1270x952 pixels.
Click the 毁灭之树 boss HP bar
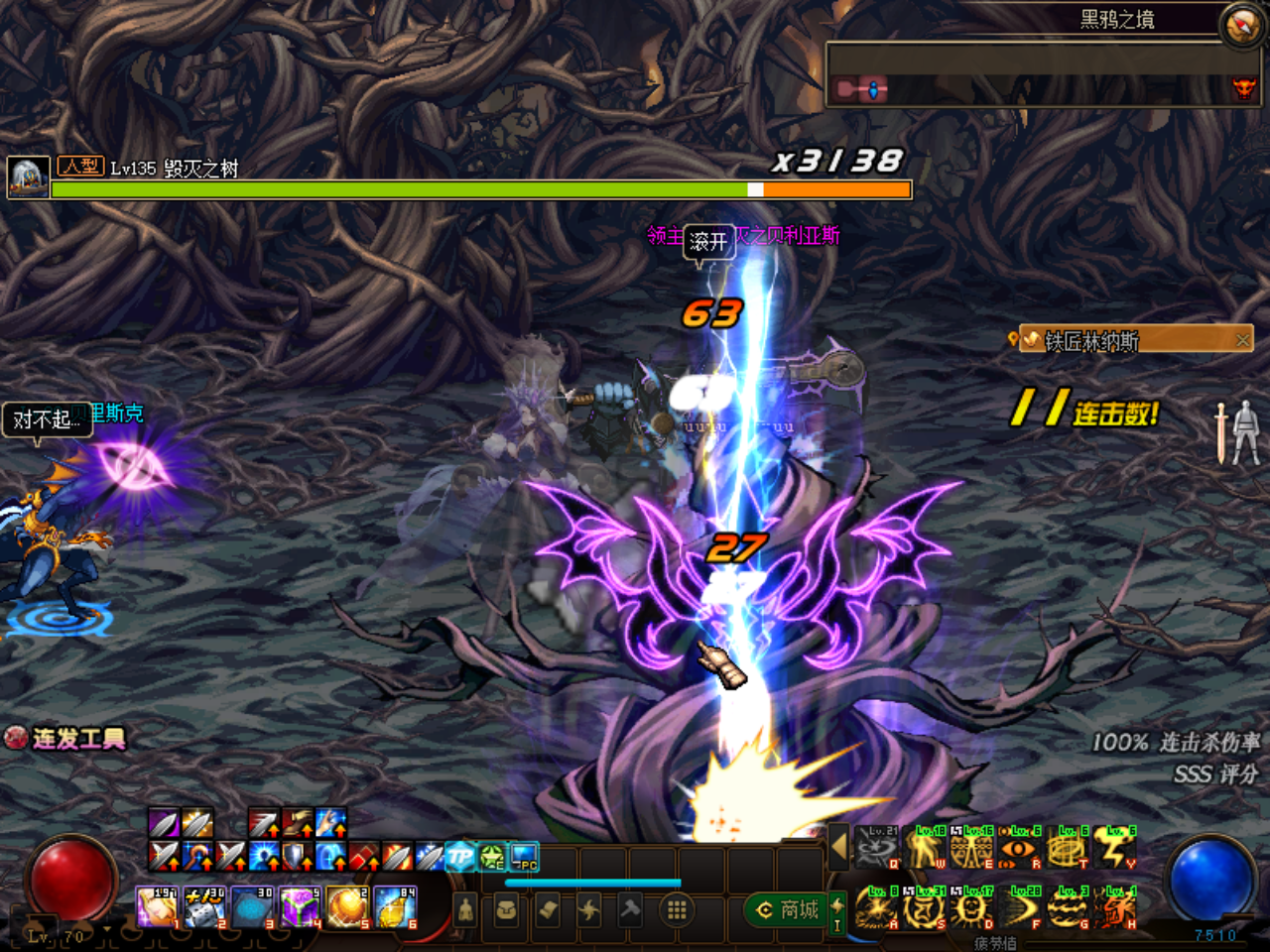[x=476, y=188]
